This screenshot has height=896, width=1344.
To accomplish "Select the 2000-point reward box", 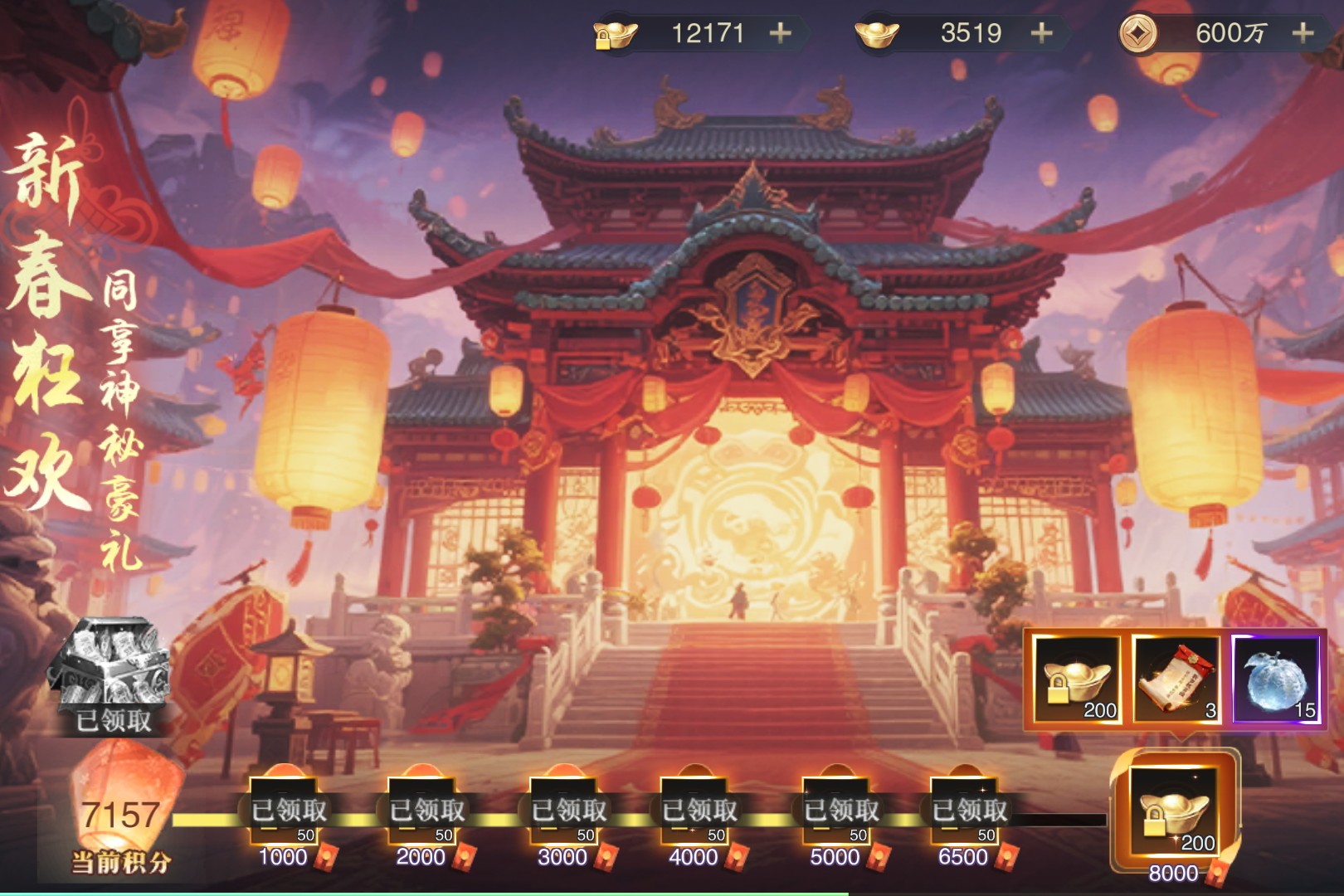I will 423,811.
